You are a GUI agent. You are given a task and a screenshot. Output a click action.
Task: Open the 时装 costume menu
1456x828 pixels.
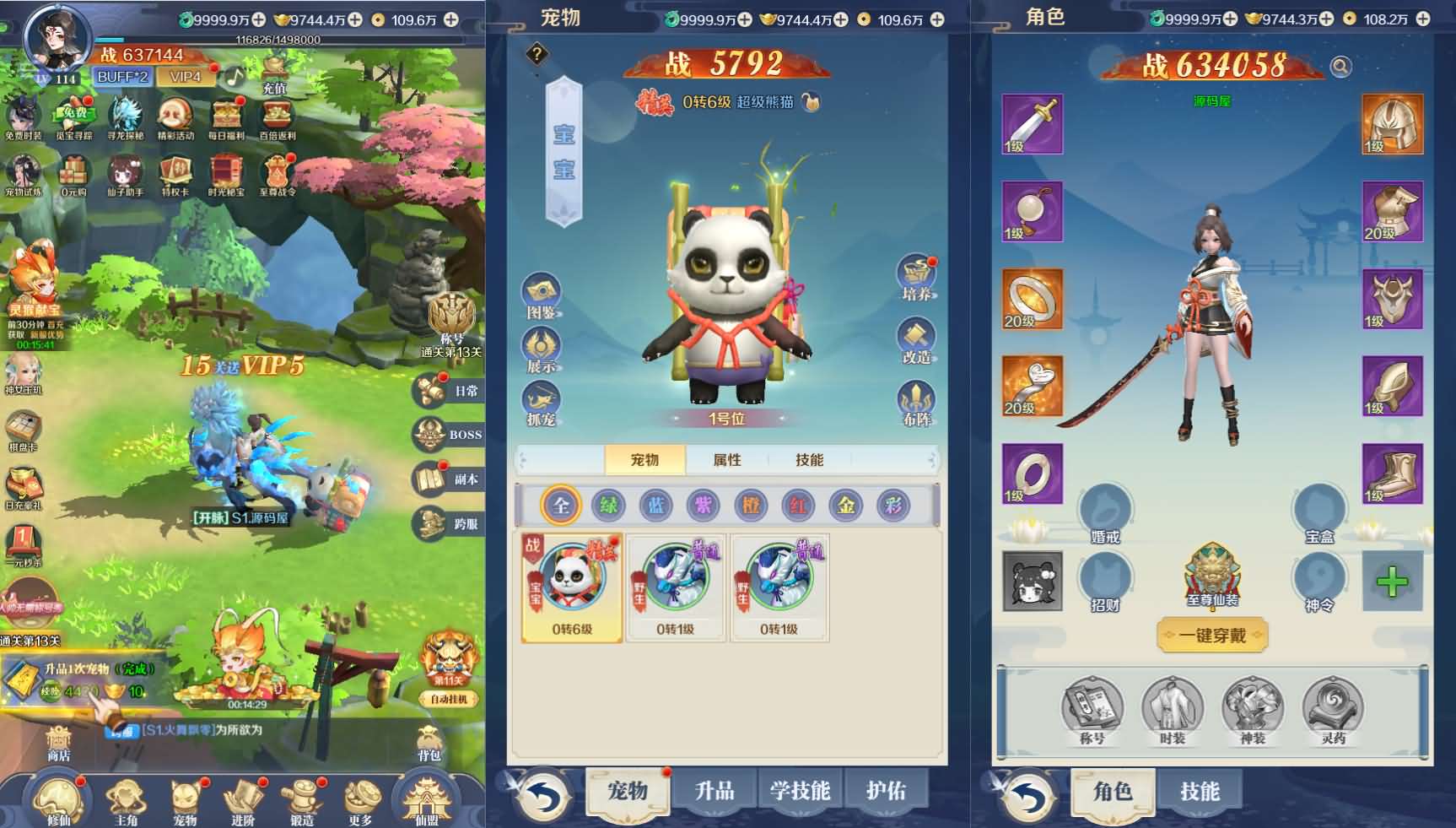pyautogui.click(x=1172, y=713)
